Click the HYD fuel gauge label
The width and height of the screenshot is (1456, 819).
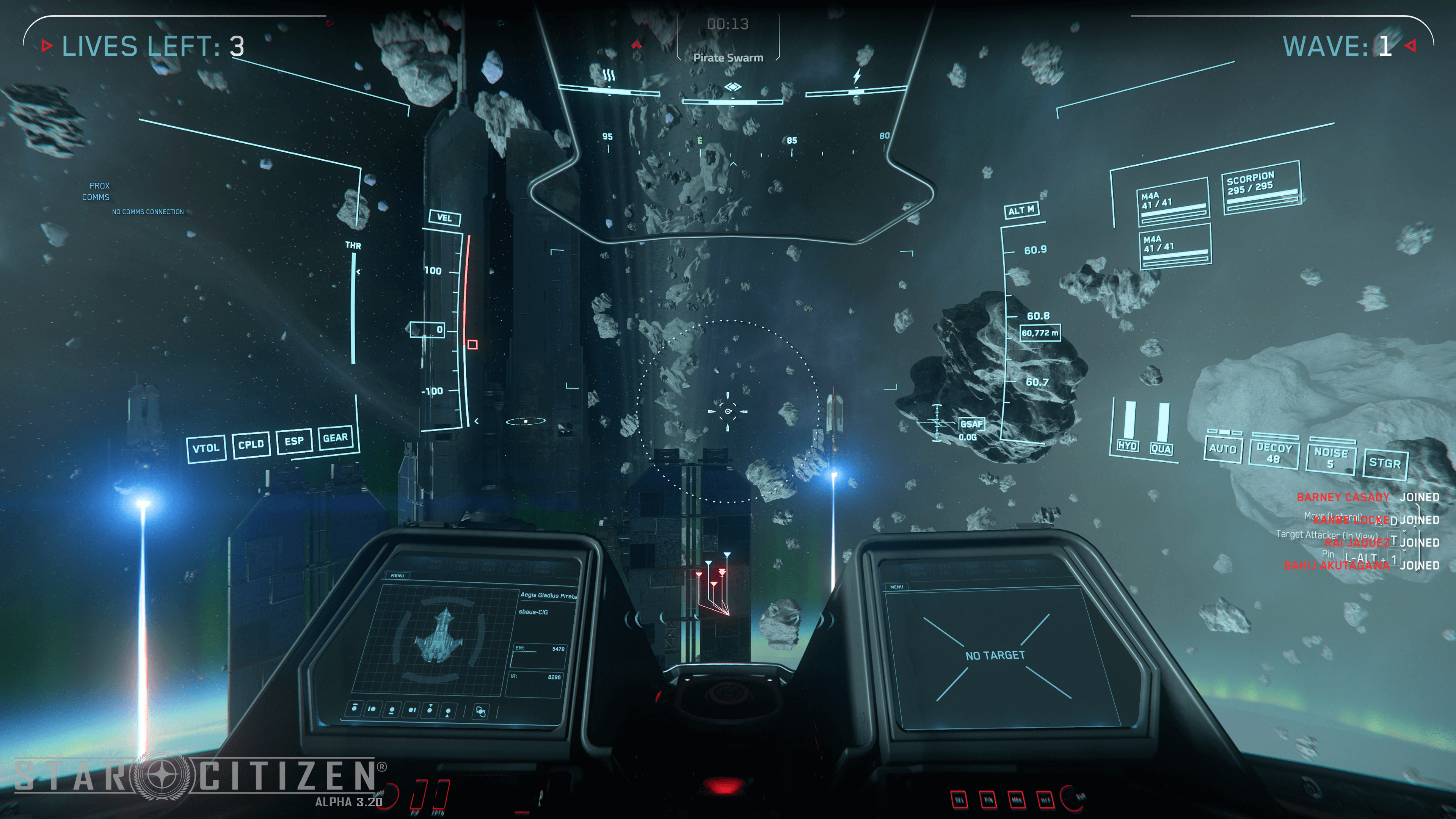(x=1128, y=446)
